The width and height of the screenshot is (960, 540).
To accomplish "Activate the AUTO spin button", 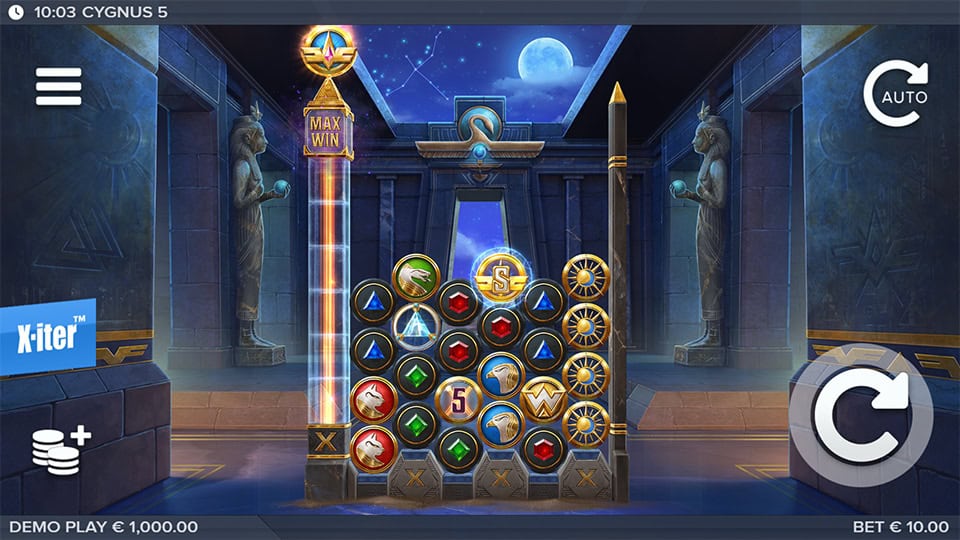I will tap(896, 93).
